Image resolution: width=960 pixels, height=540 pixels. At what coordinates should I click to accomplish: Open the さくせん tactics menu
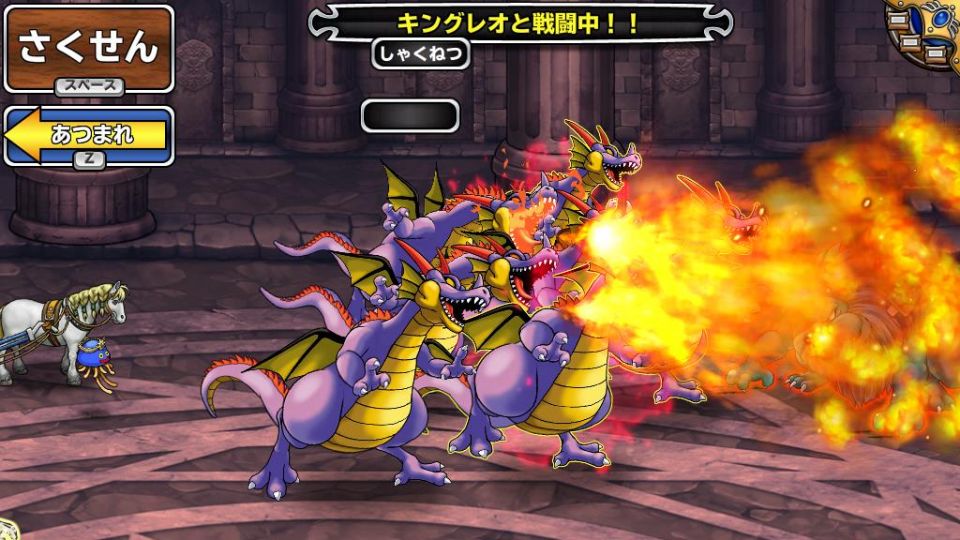coord(88,46)
